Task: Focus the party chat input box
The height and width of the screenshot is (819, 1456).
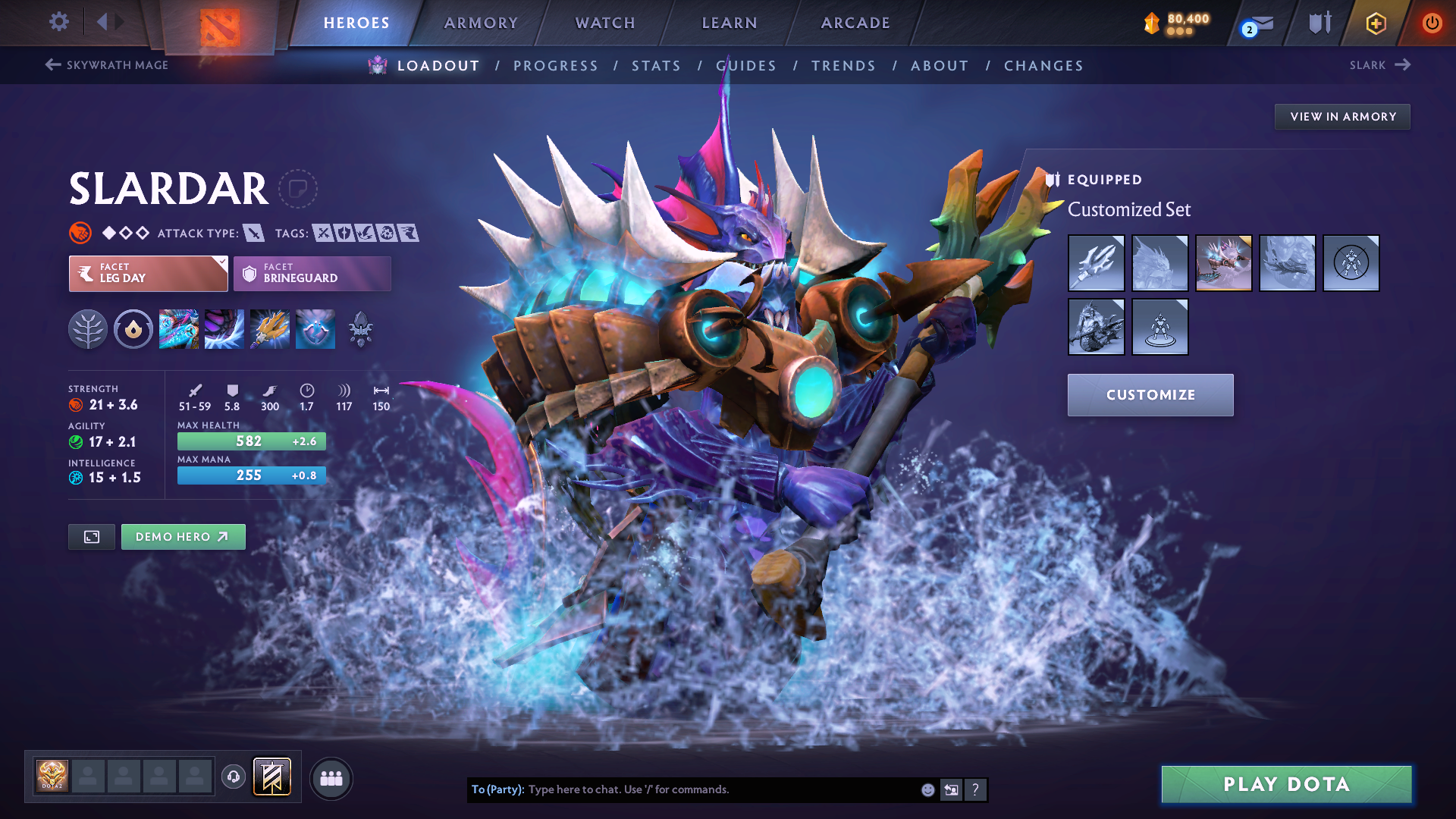Action: click(720, 789)
